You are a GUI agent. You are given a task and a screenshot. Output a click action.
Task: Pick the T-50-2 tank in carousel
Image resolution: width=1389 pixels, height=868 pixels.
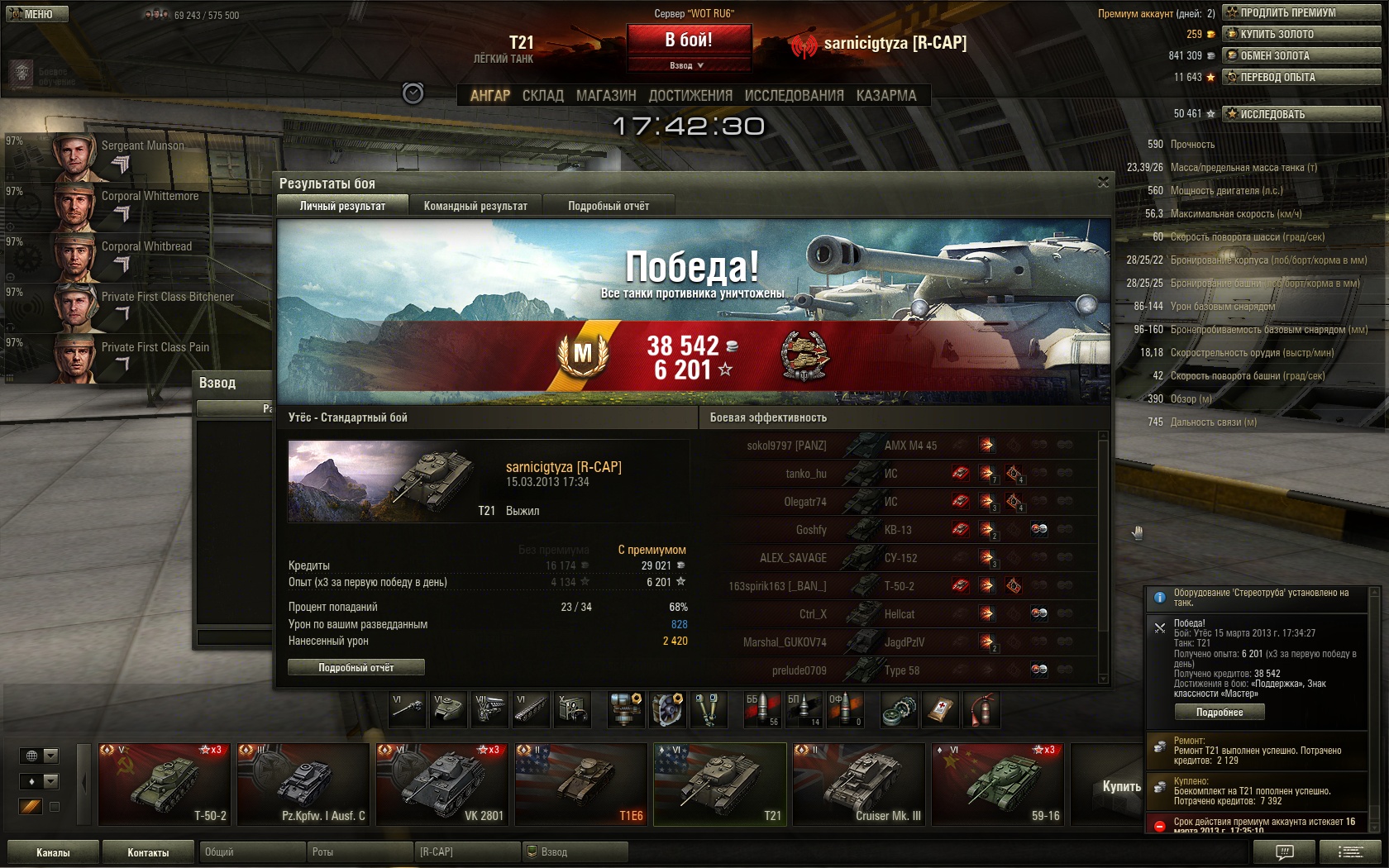click(x=164, y=785)
